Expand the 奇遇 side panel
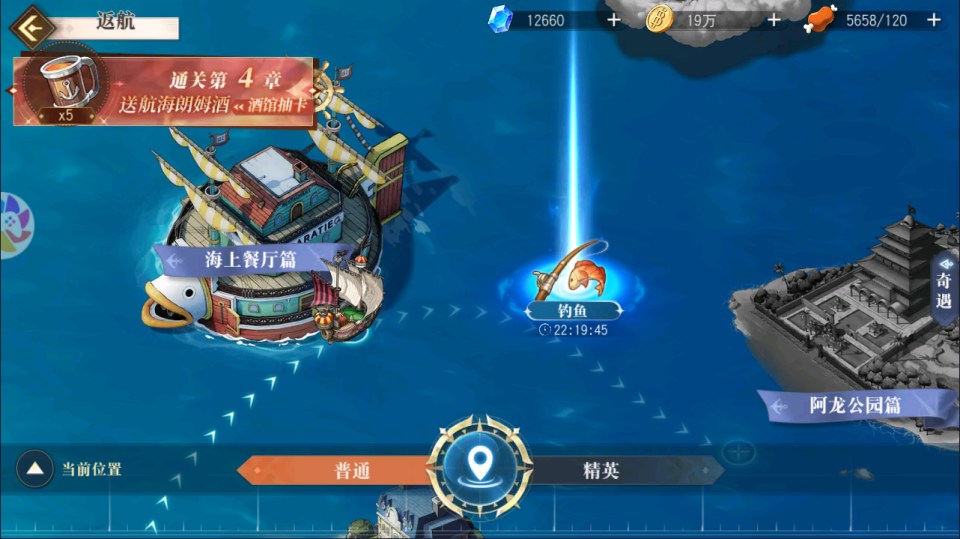 tap(945, 285)
